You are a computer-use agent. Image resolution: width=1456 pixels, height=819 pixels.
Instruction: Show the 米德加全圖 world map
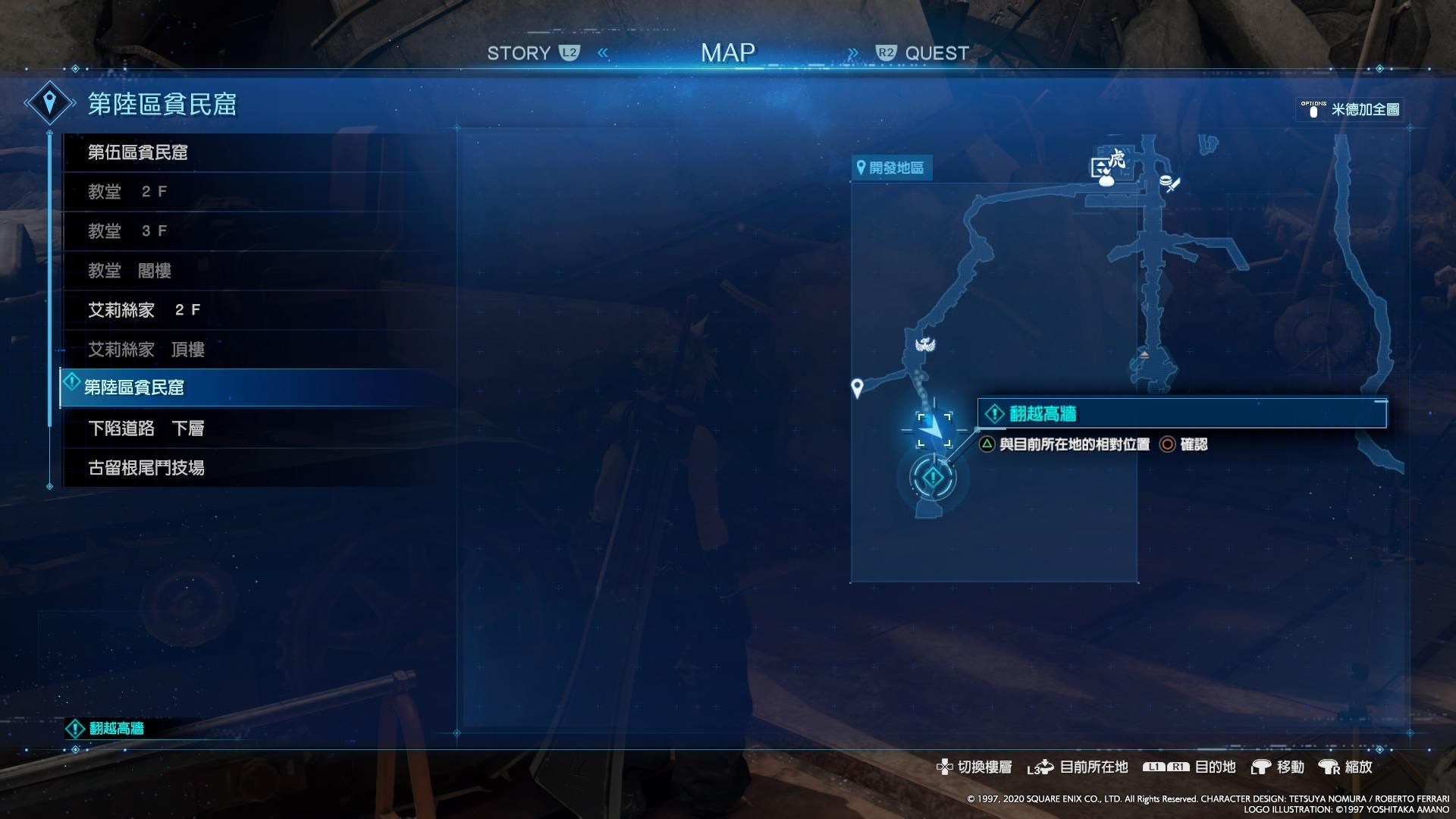pyautogui.click(x=1351, y=109)
